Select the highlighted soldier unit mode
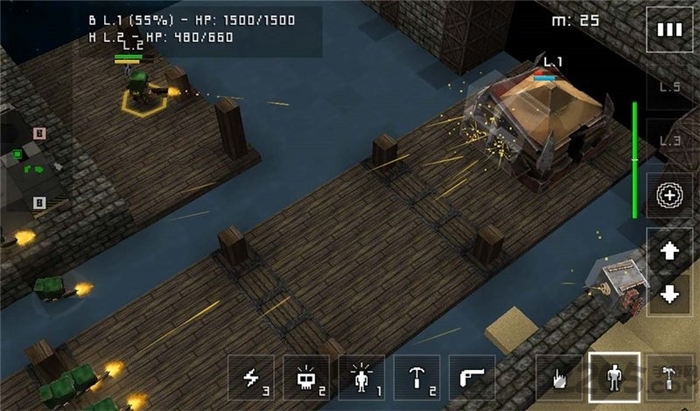The width and height of the screenshot is (700, 411). pos(612,379)
